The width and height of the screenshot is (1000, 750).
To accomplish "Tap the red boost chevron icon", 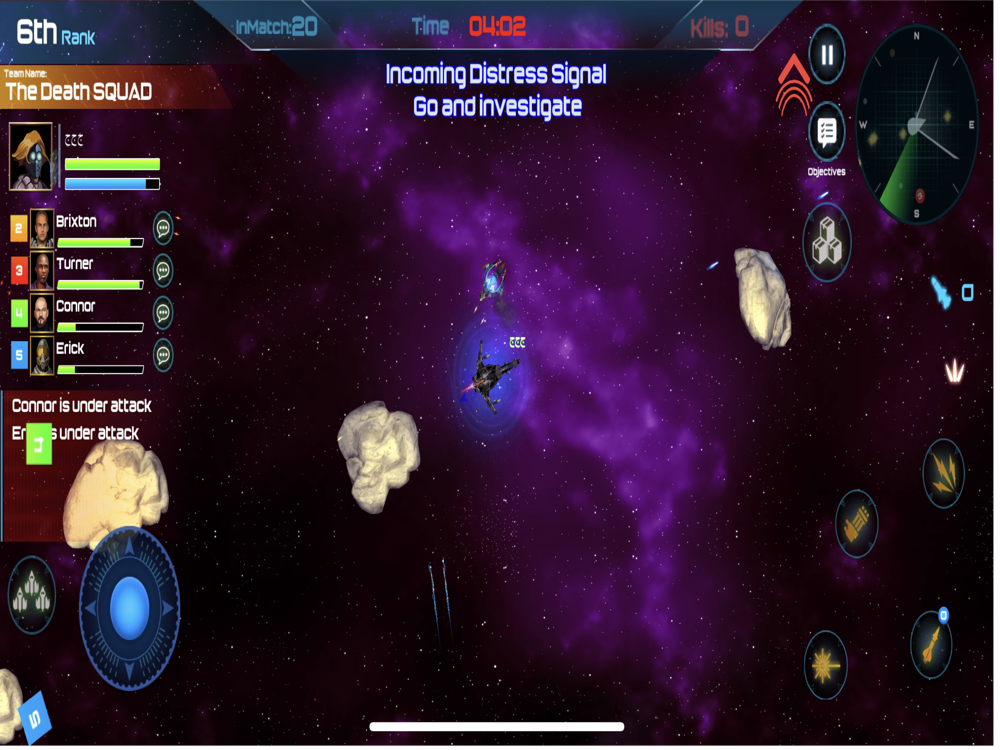I will [792, 82].
